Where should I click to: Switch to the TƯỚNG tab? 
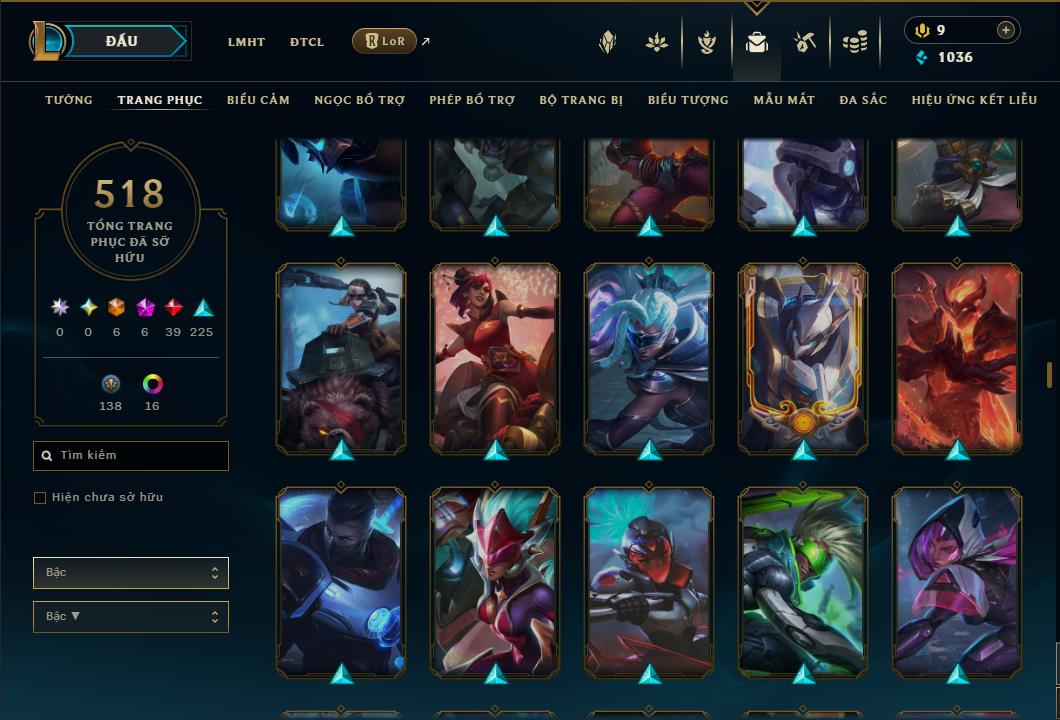click(69, 100)
